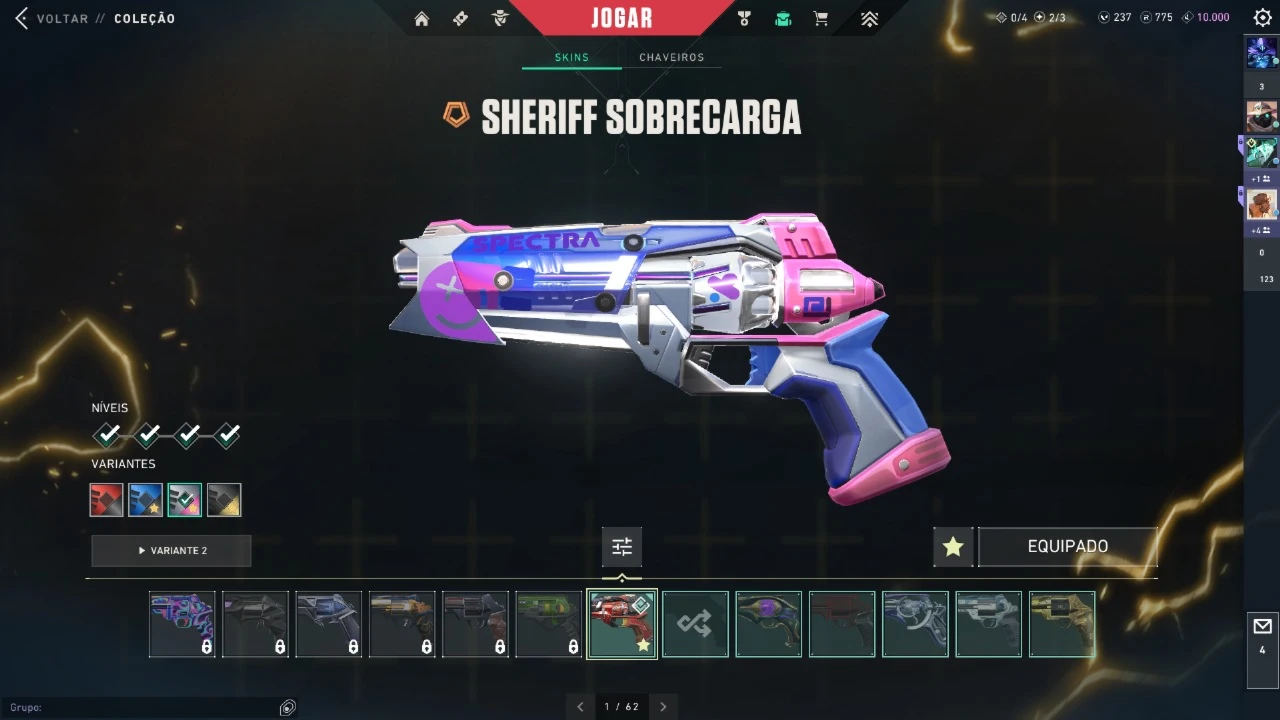Viewport: 1280px width, 720px height.
Task: Pick the black and gold variant
Action: (224, 500)
